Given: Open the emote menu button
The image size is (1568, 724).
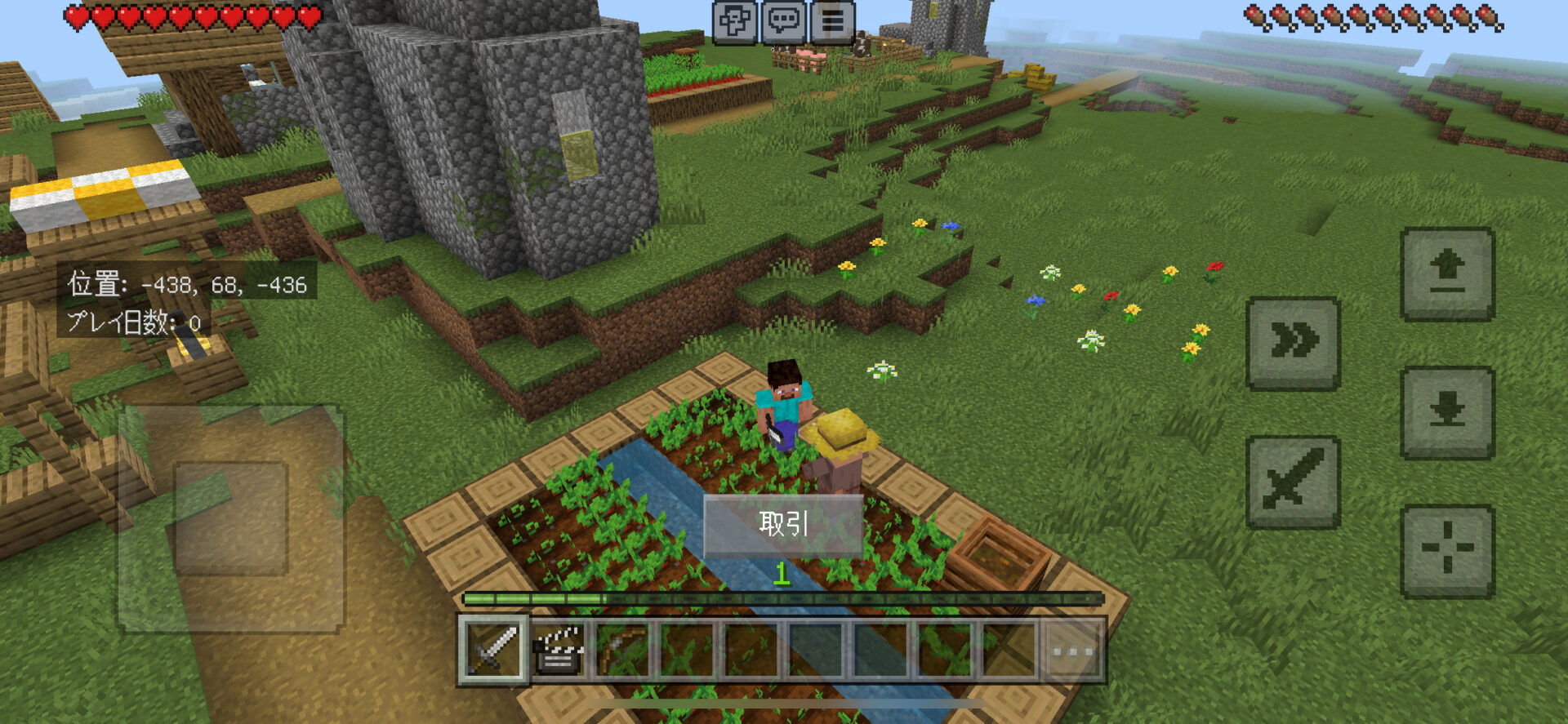Looking at the screenshot, I should tap(735, 20).
